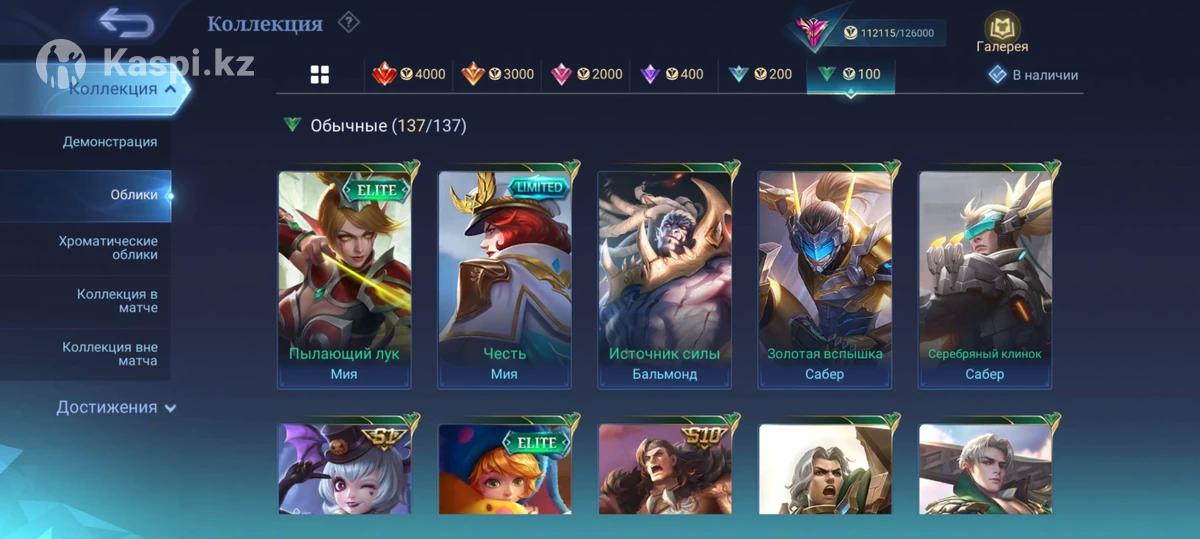Open the Демонстрация menu entry

point(110,142)
